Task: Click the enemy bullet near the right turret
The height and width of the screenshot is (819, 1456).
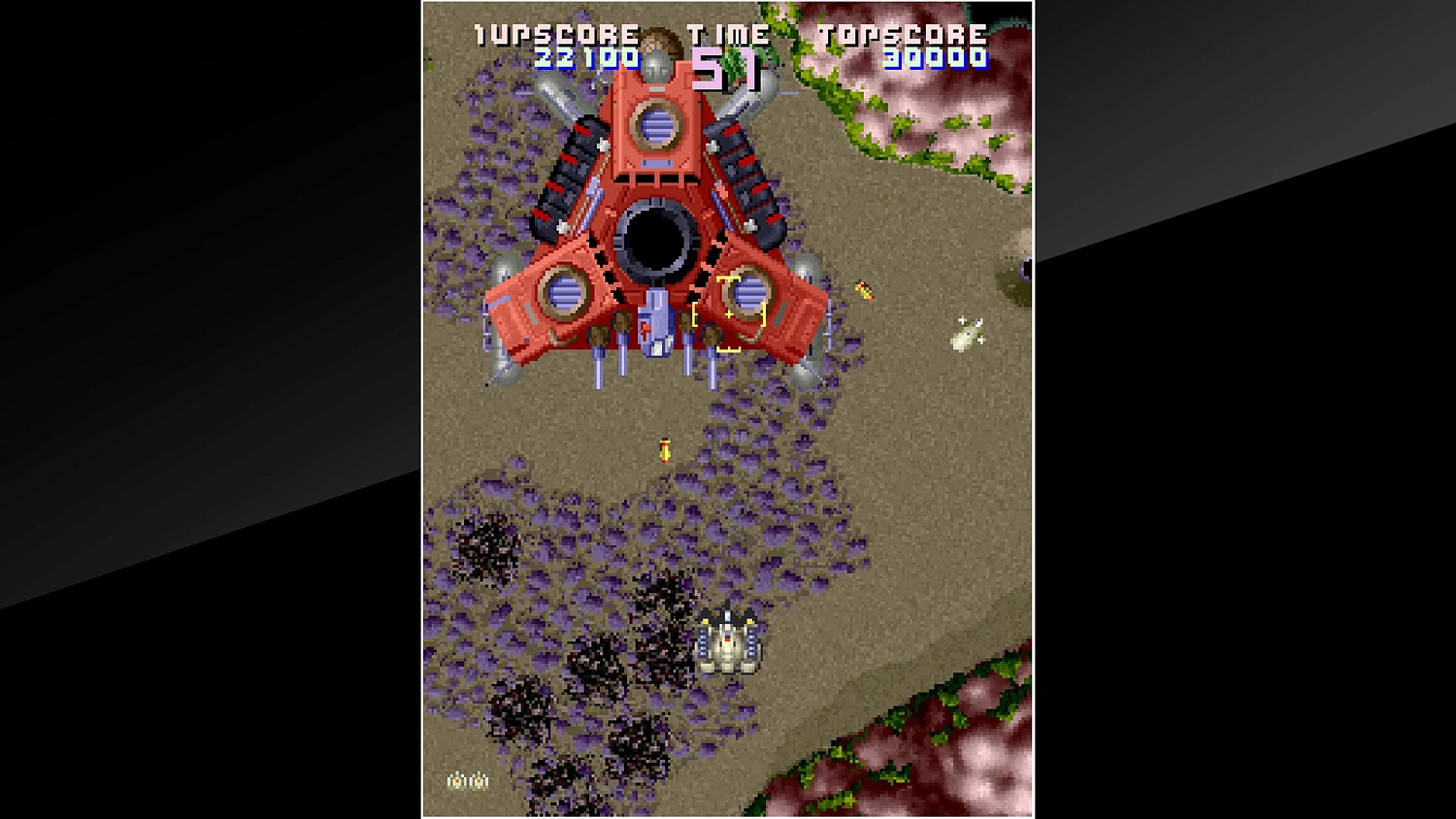Action: coord(864,291)
